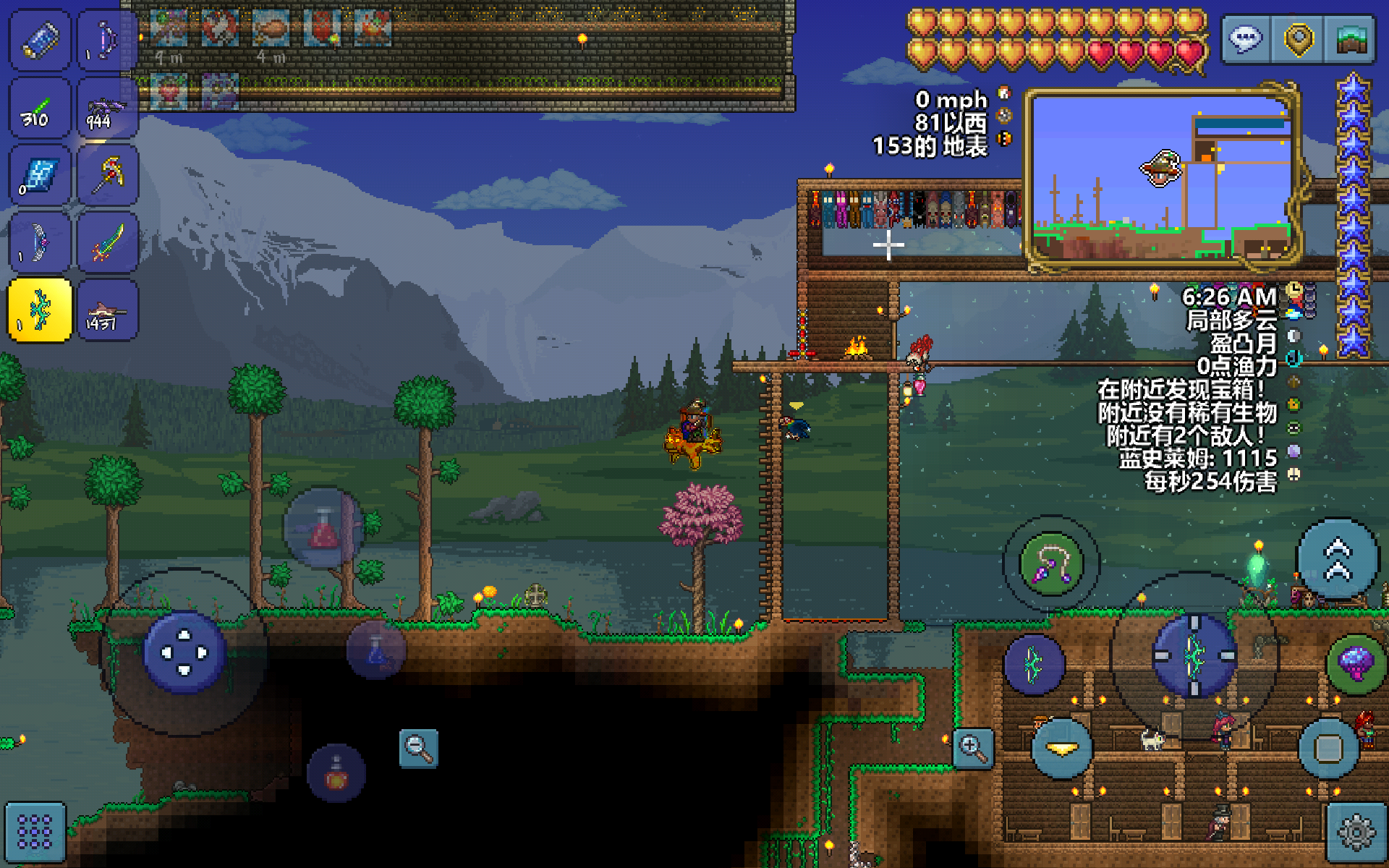Screen dimensions: 1389x868
Task: Open the chat speech bubble
Action: pyautogui.click(x=1245, y=39)
